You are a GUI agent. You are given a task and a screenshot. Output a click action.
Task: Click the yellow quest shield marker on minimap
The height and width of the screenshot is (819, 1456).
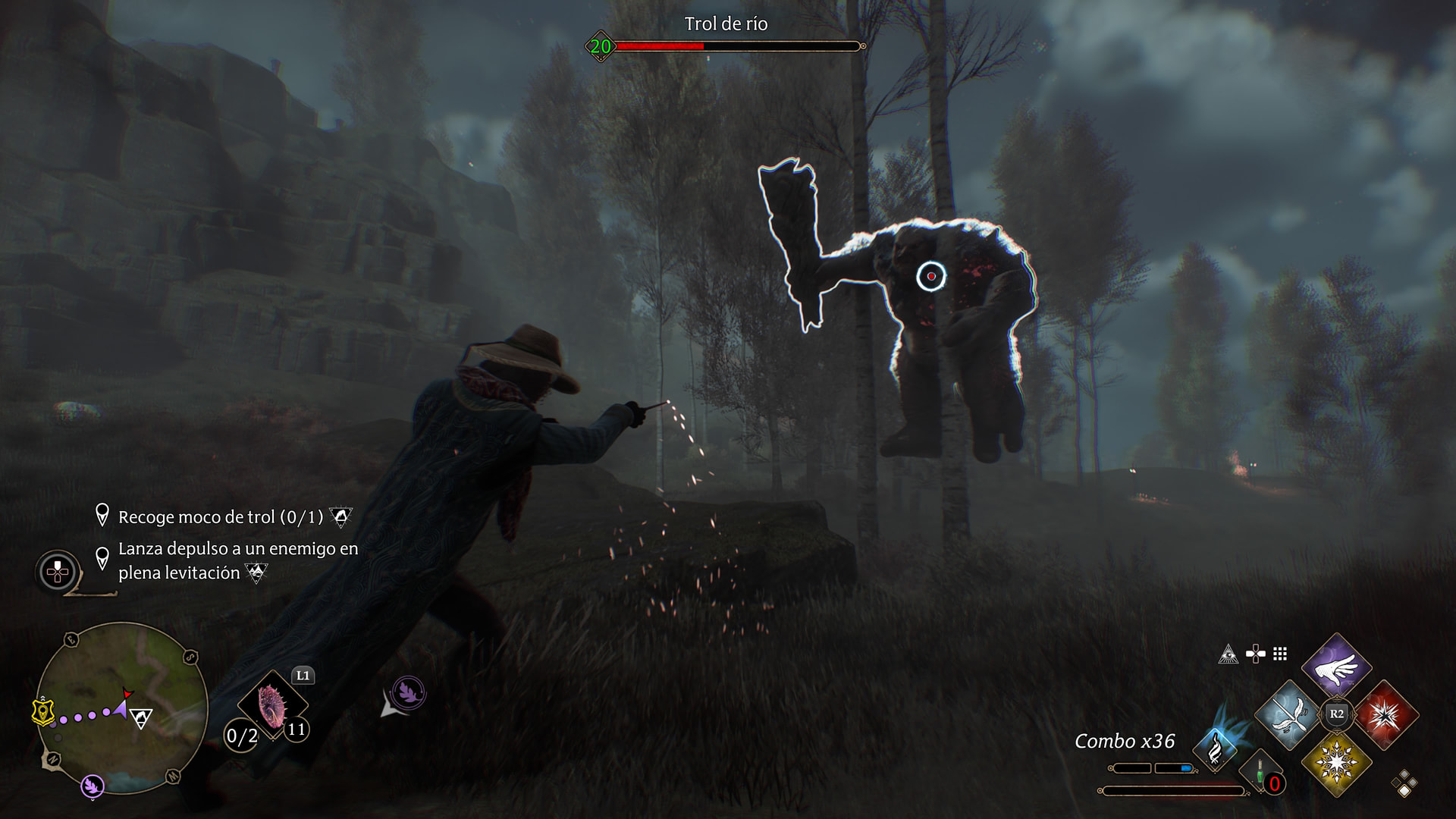coord(43,712)
